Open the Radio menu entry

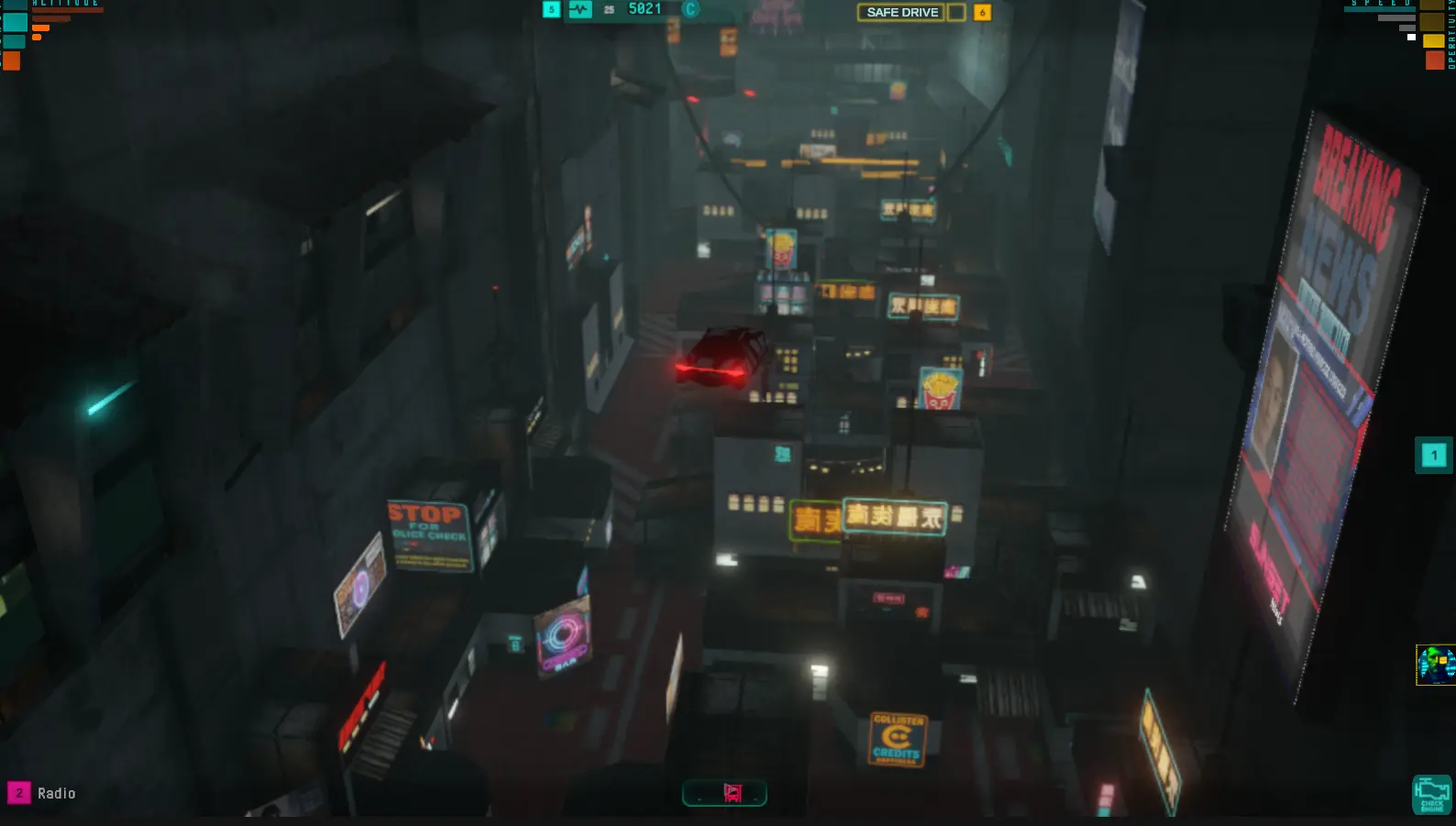click(x=58, y=792)
